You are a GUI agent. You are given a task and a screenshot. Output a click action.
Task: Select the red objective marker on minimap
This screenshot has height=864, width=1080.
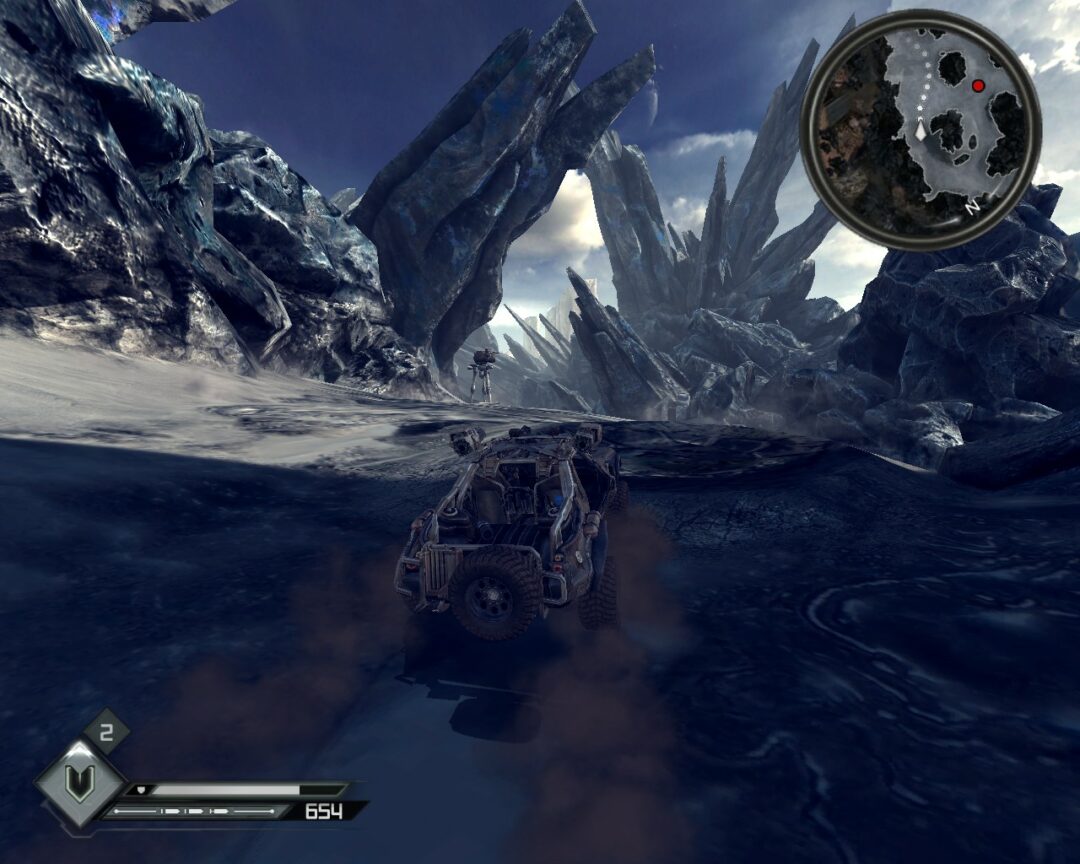pyautogui.click(x=978, y=86)
